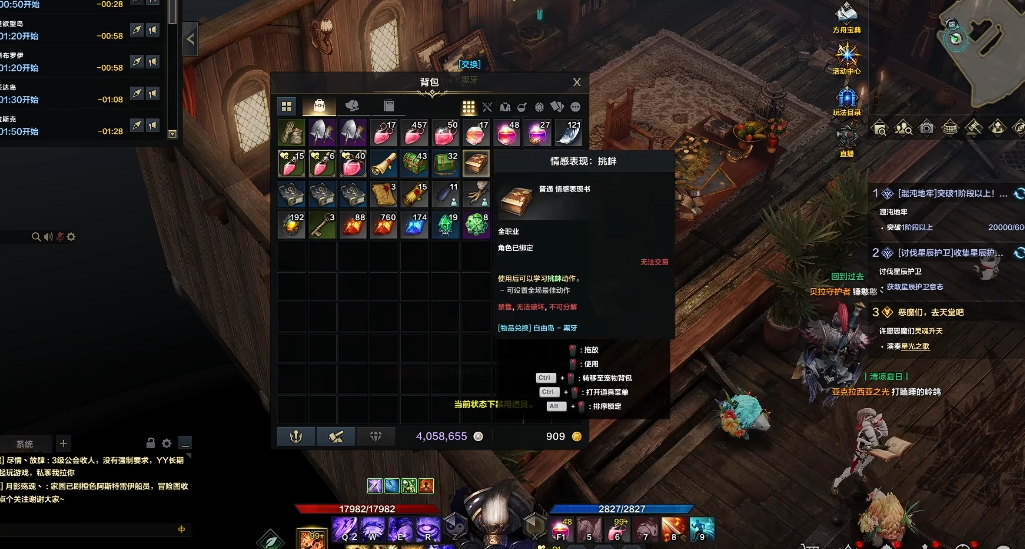1025x549 pixels.
Task: Show all items with the grid filter
Action: (468, 107)
